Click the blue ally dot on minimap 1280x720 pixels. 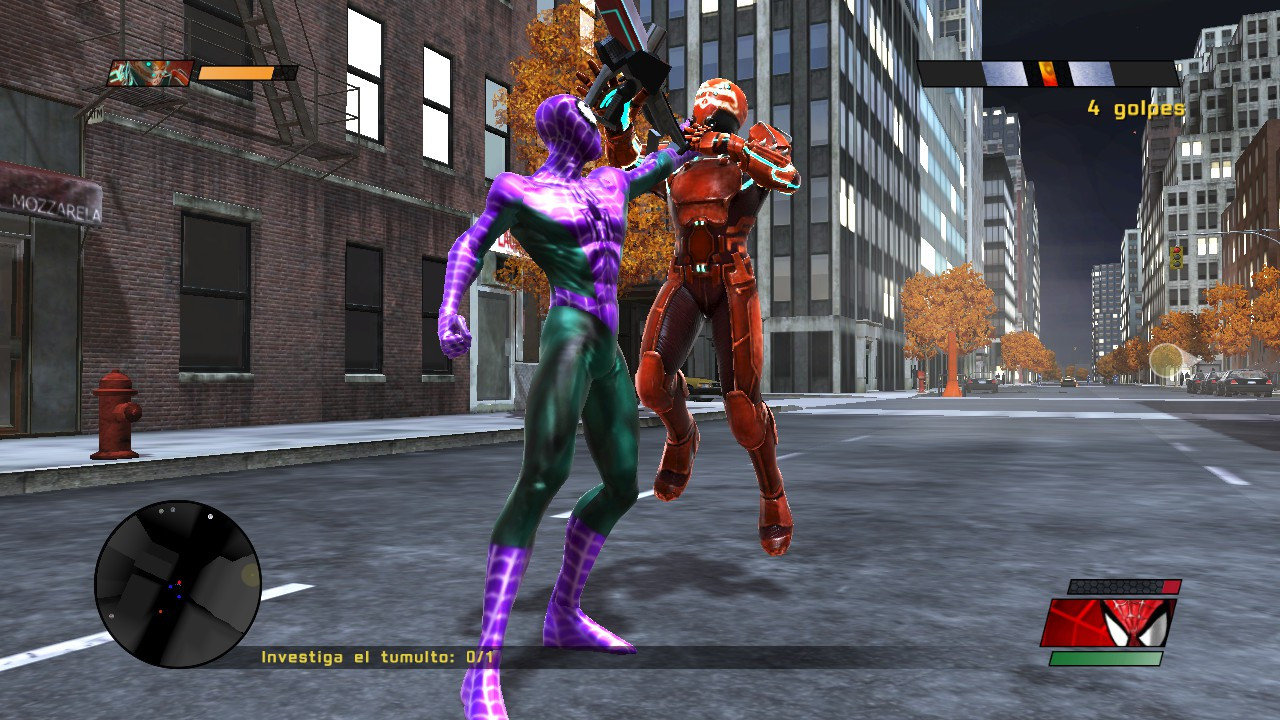click(170, 587)
